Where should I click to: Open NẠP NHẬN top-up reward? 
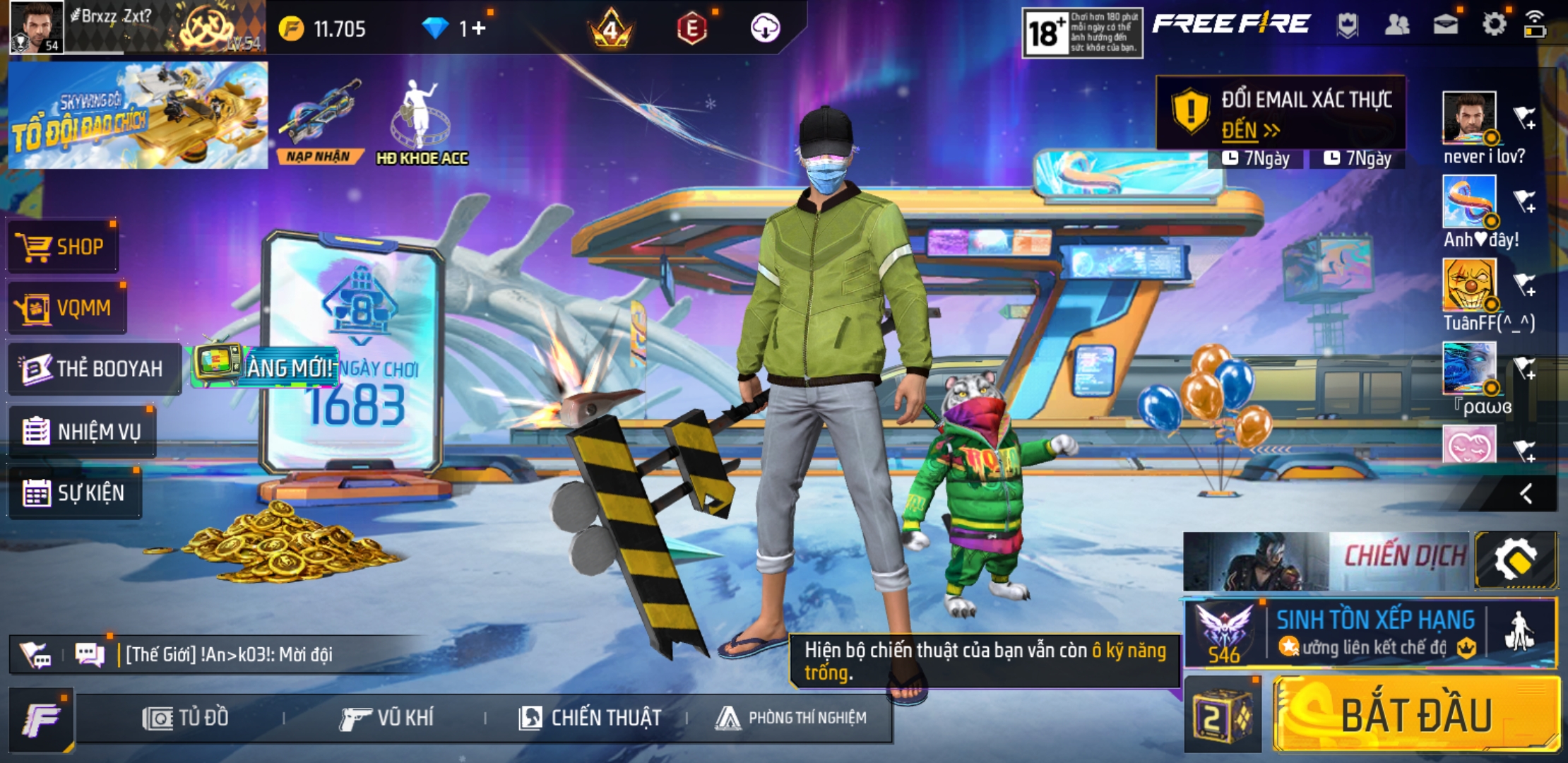[319, 120]
